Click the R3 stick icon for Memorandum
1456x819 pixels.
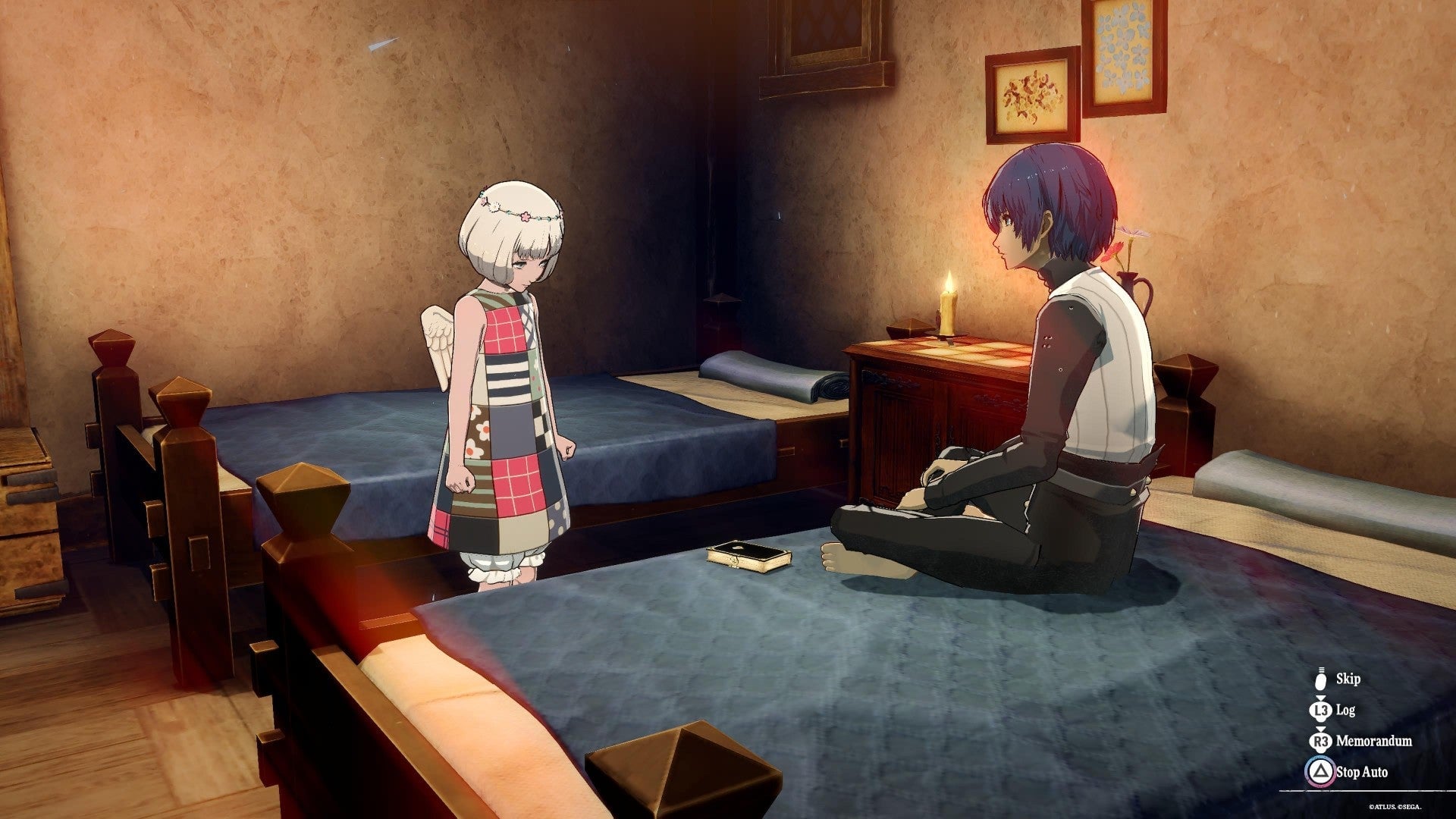1321,741
